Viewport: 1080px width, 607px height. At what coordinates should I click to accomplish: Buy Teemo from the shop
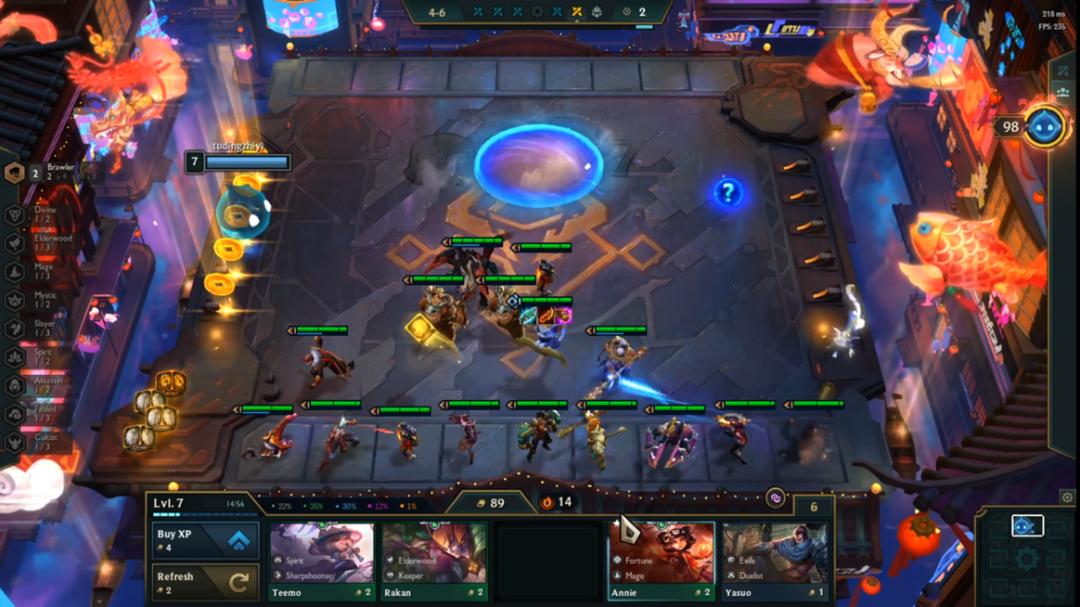(322, 560)
